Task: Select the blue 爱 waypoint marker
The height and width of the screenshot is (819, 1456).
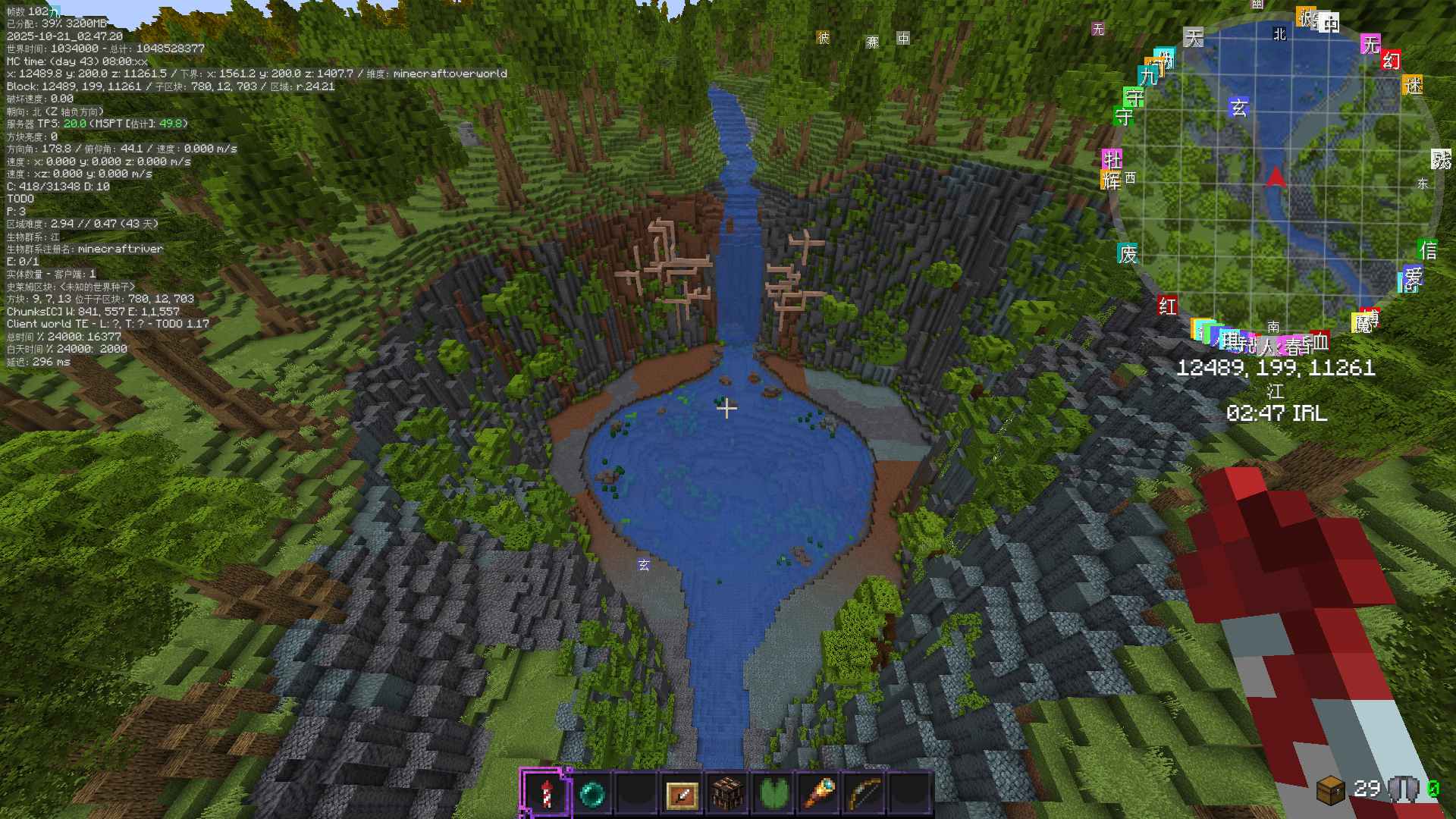Action: point(1413,276)
